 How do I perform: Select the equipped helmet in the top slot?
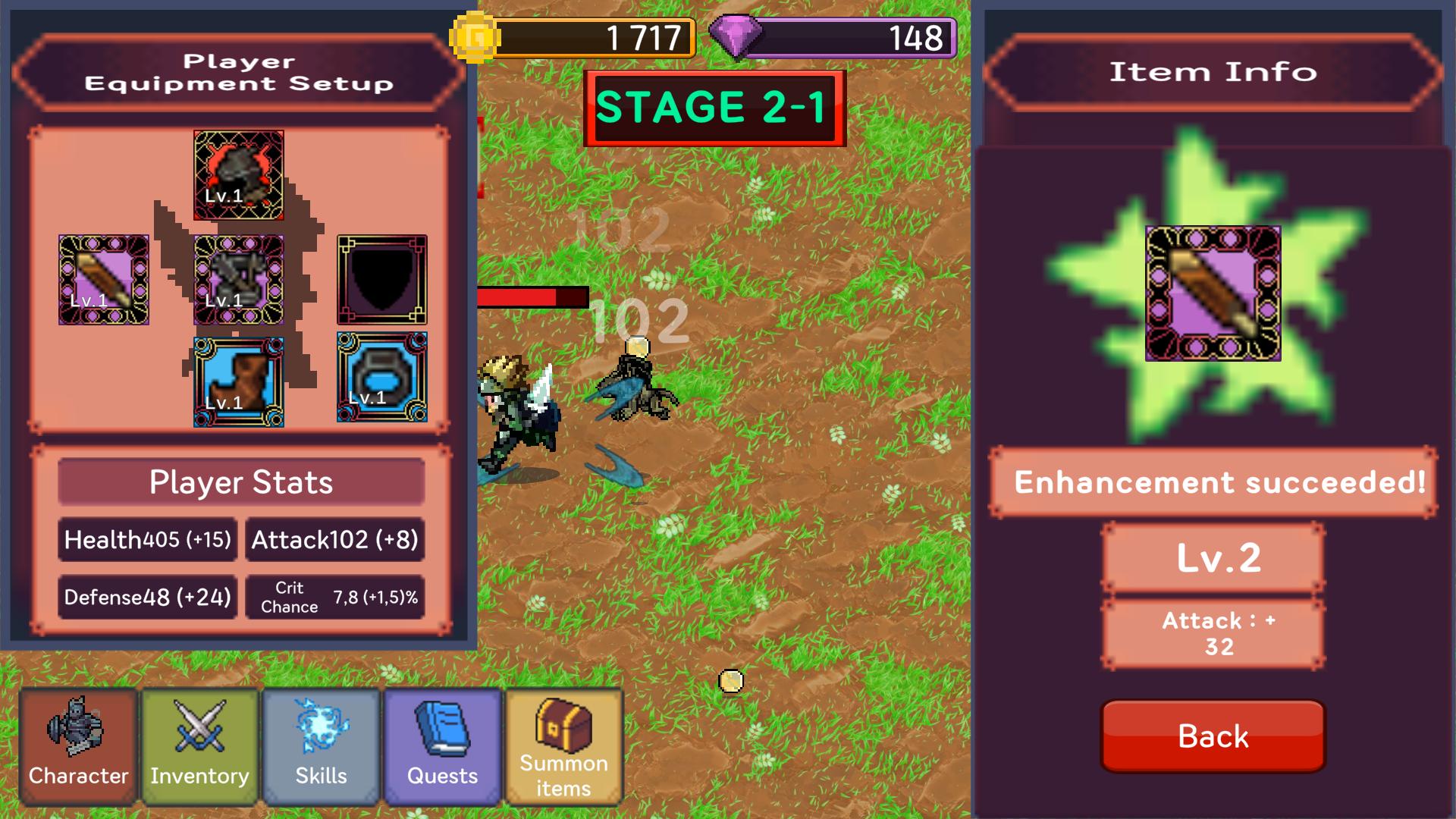tap(239, 174)
